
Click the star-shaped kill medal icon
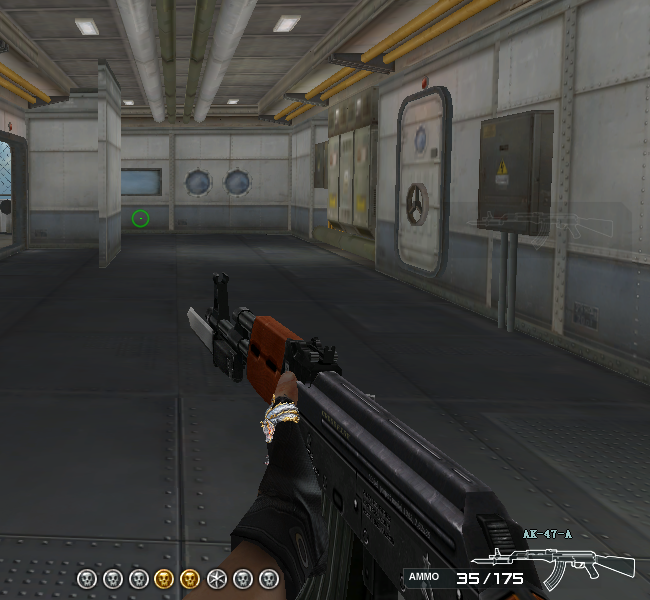(x=216, y=578)
